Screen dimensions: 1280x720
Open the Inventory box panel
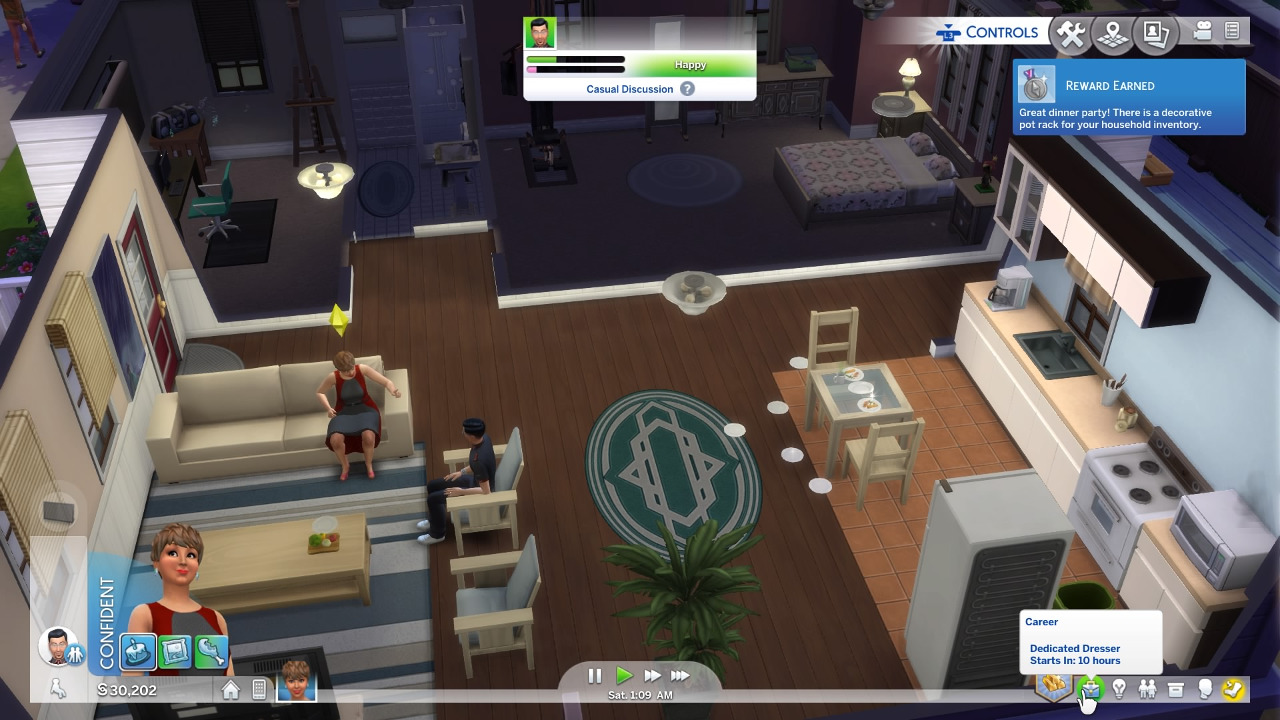click(1176, 688)
